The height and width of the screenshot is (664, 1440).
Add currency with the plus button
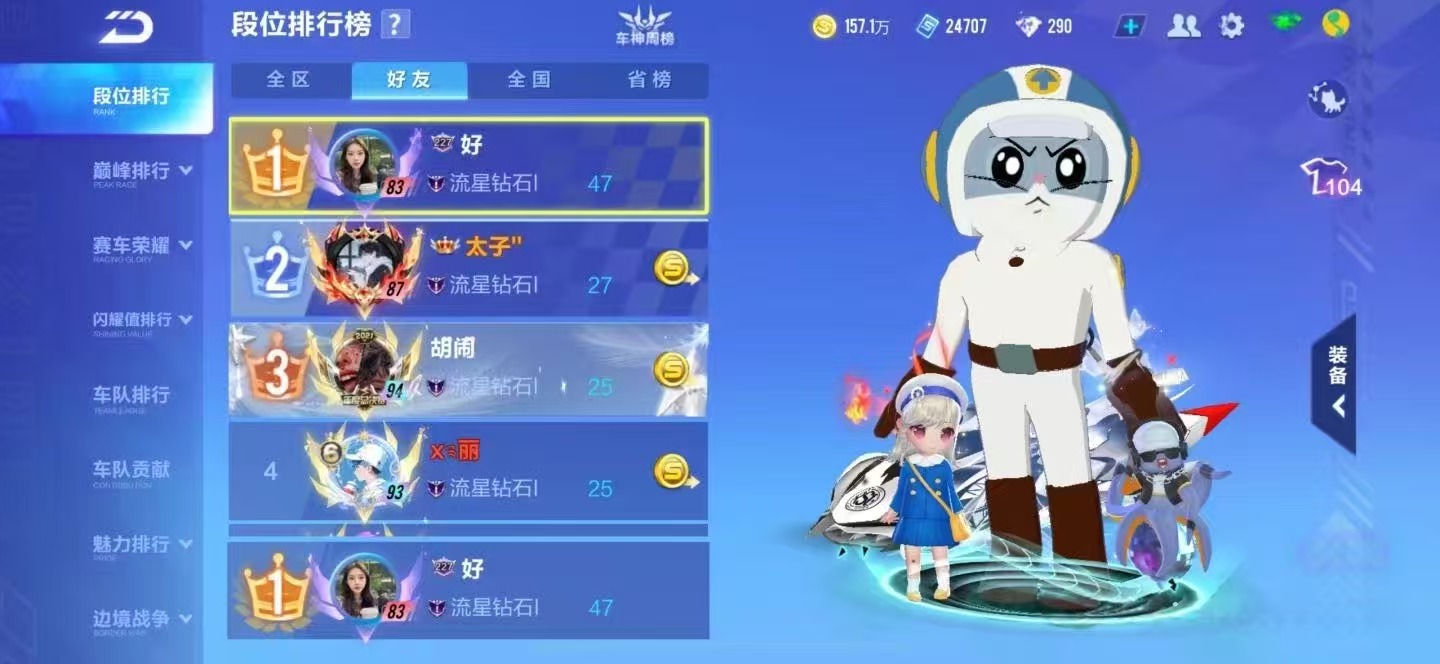[1130, 27]
